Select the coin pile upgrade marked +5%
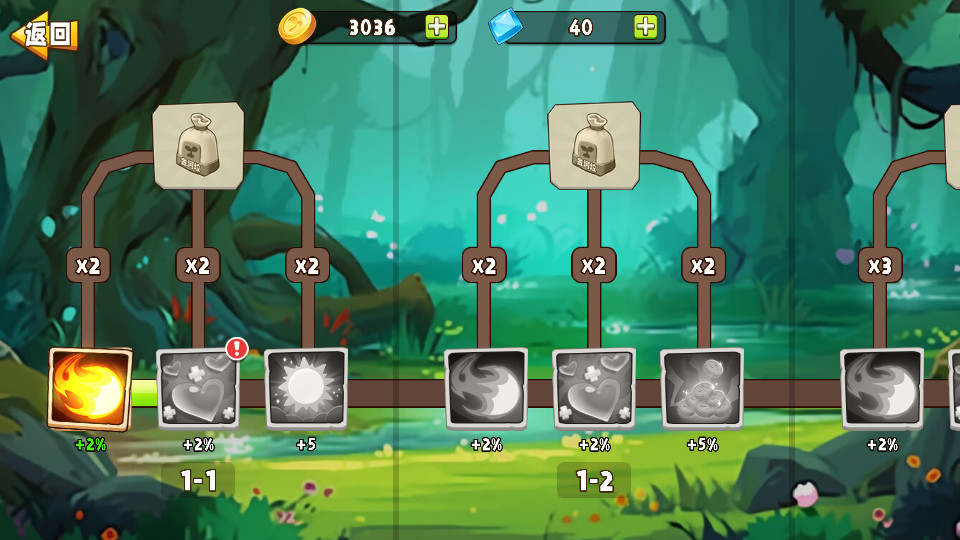Image resolution: width=960 pixels, height=540 pixels. tap(702, 389)
